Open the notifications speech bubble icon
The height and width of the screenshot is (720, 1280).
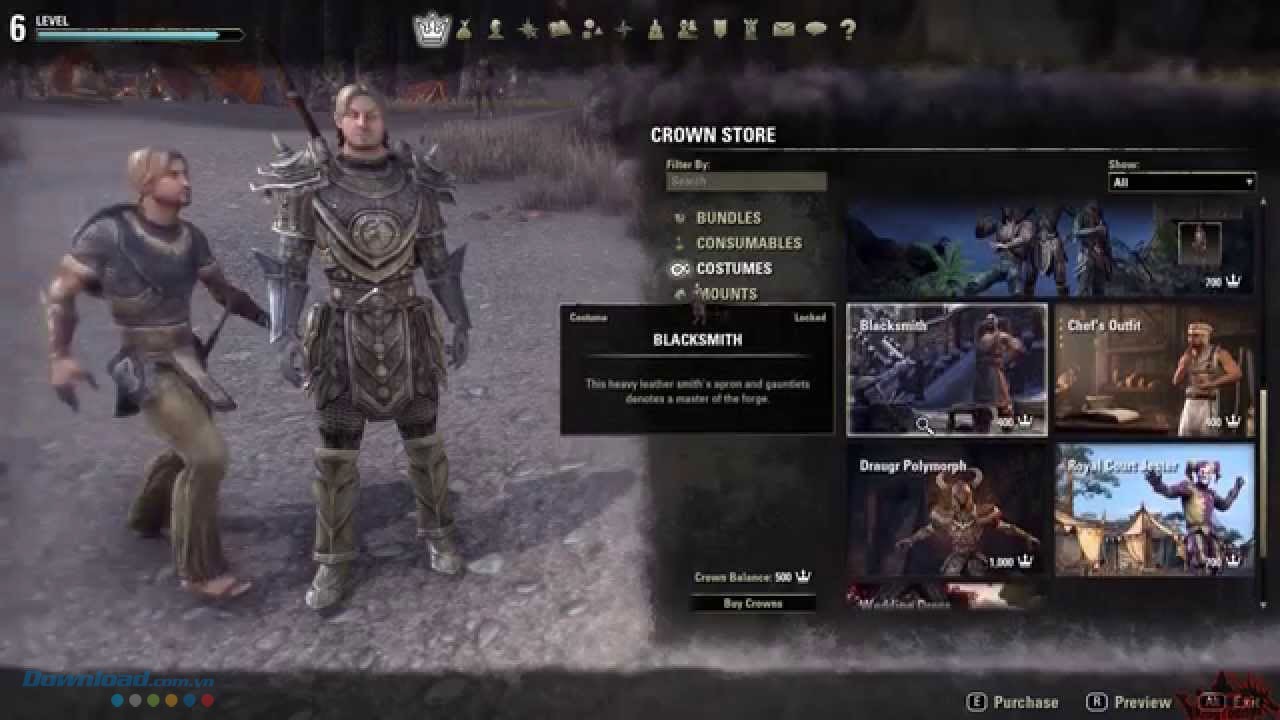coord(816,30)
